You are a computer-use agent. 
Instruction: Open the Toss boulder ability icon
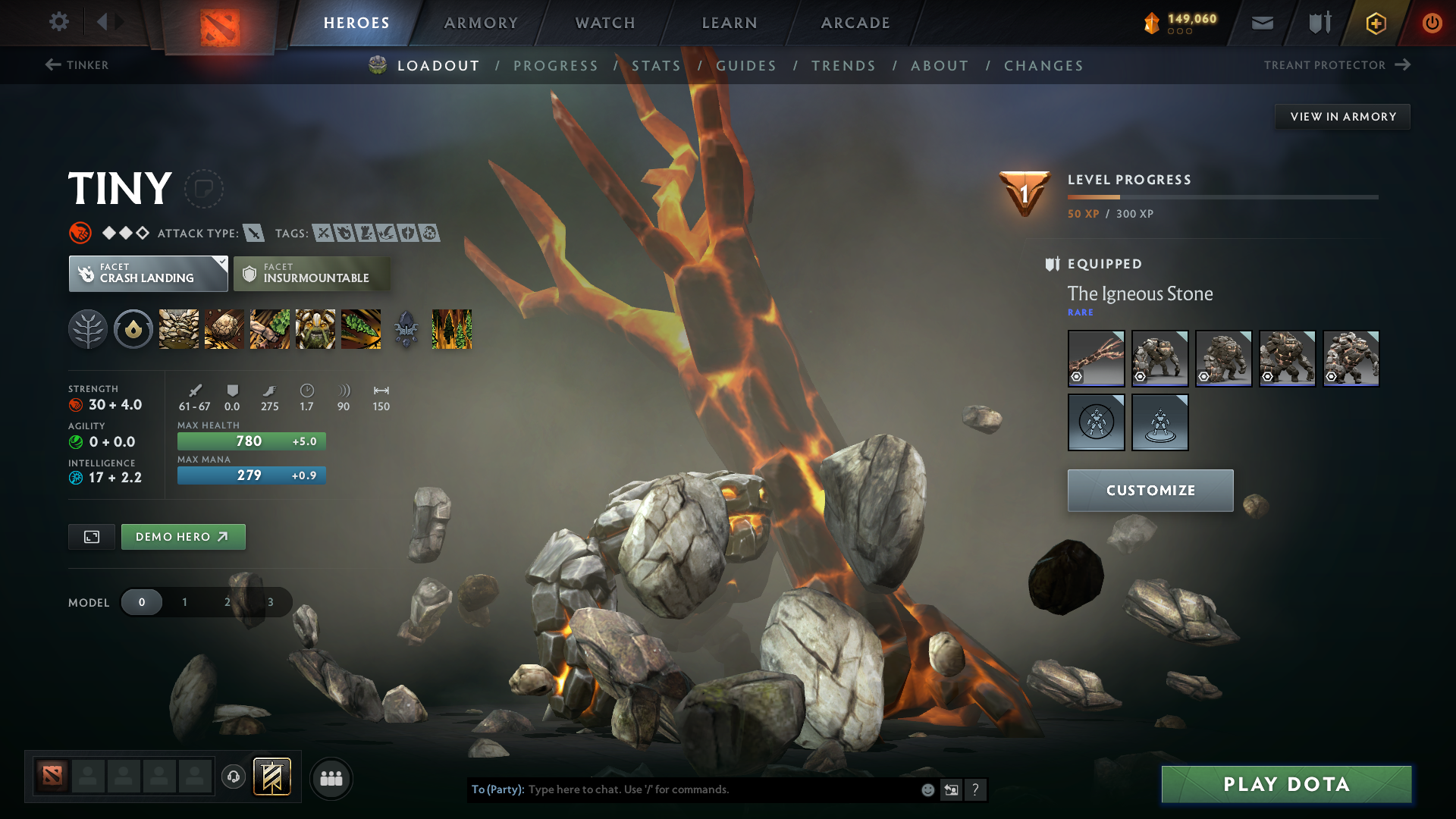(x=224, y=329)
